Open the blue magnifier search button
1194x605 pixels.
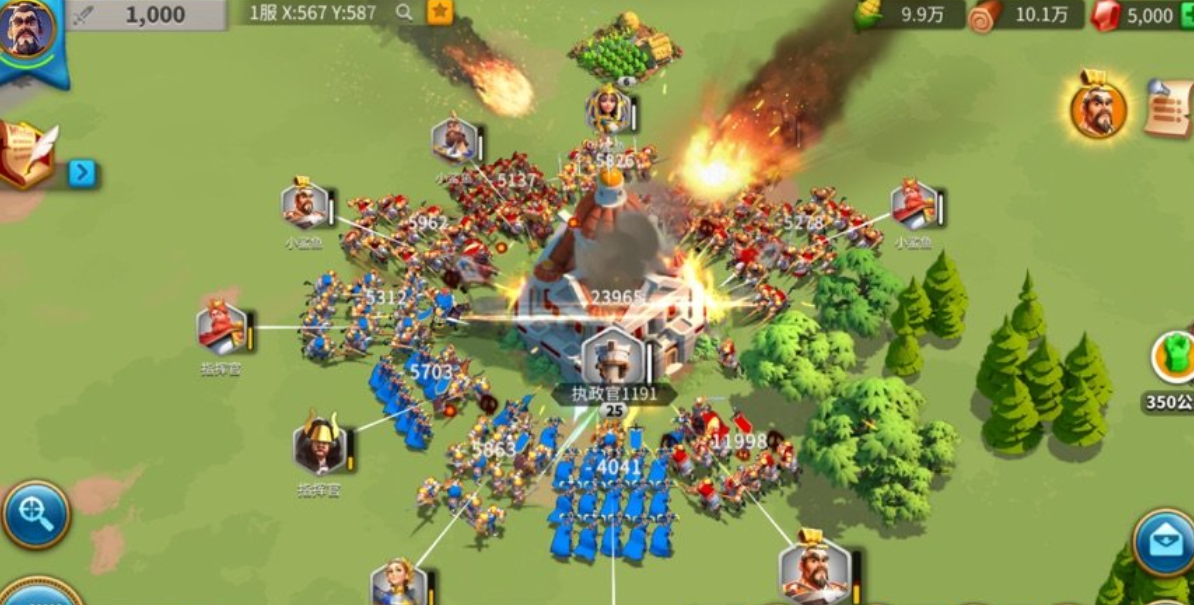[36, 515]
